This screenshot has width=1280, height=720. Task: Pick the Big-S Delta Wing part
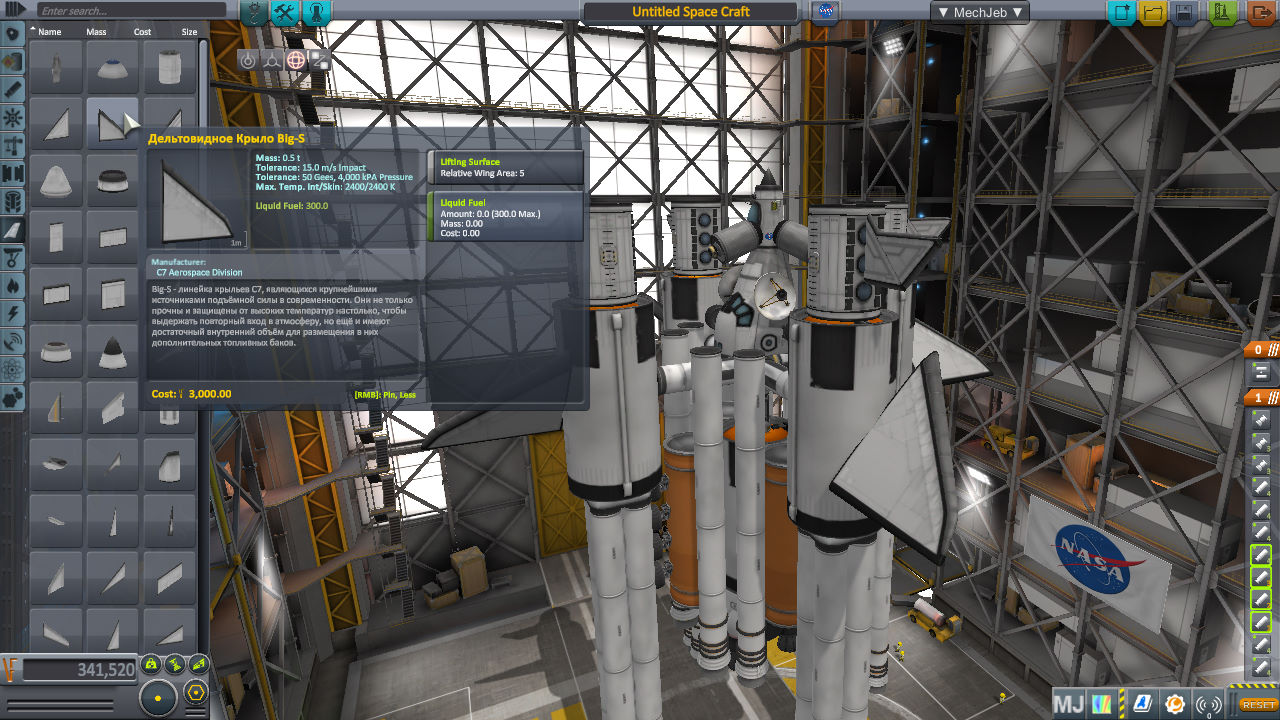click(x=111, y=123)
